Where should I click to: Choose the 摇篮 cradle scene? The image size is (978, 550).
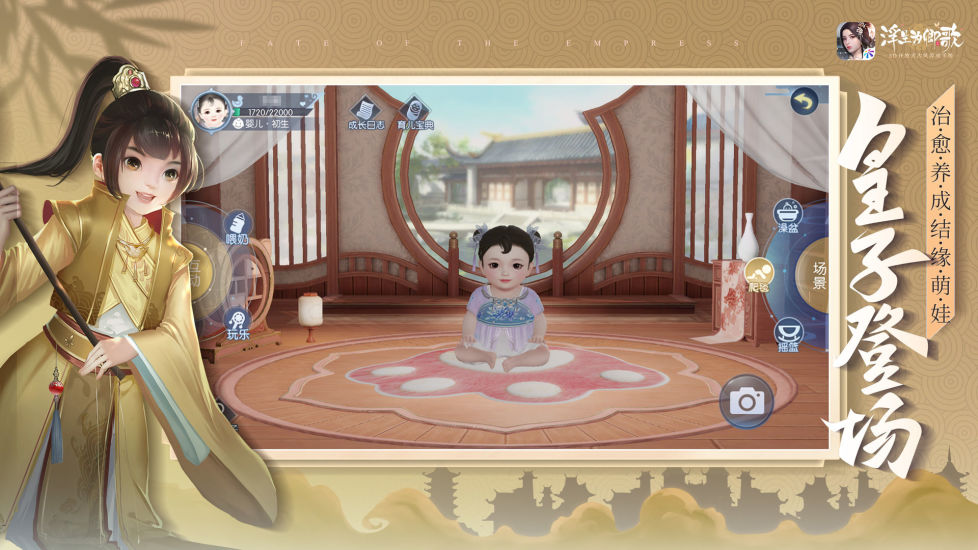point(787,332)
